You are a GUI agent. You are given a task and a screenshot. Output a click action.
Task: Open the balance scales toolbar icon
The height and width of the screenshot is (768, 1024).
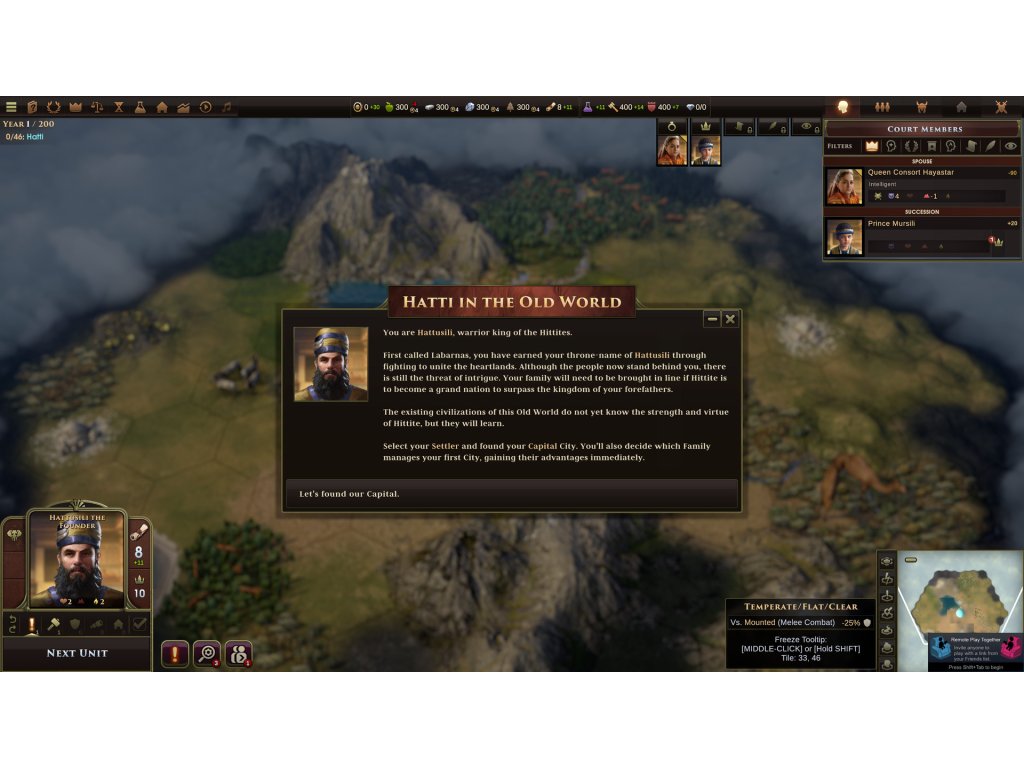click(97, 107)
